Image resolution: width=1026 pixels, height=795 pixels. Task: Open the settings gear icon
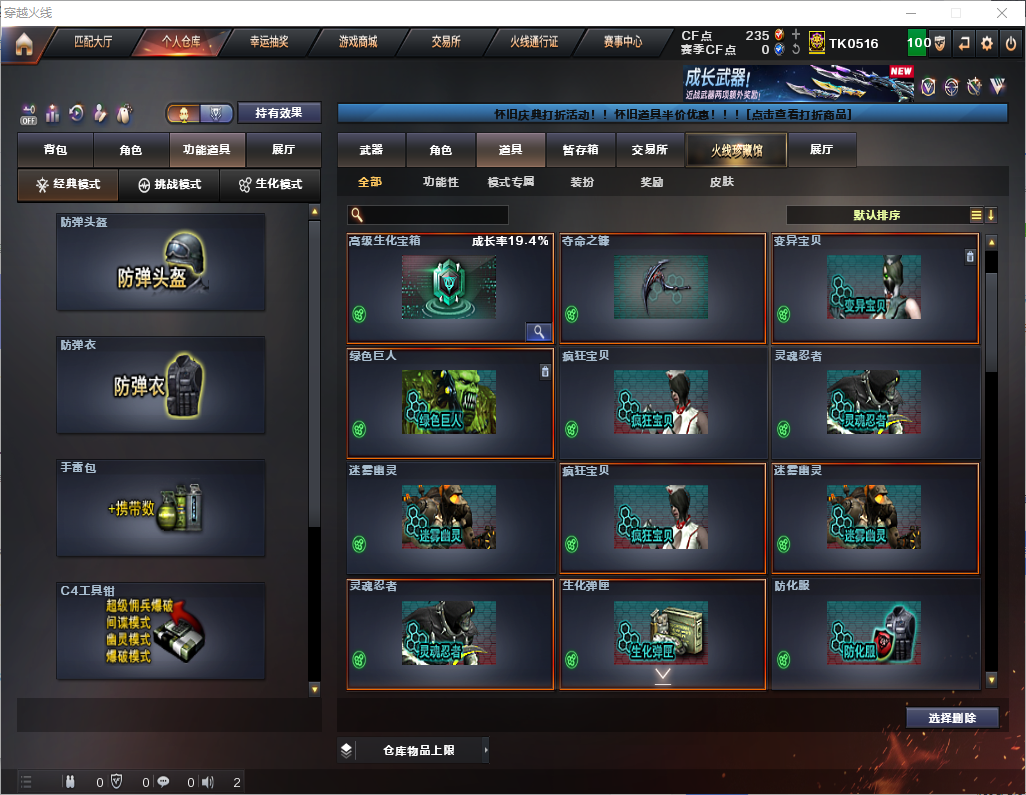point(987,43)
